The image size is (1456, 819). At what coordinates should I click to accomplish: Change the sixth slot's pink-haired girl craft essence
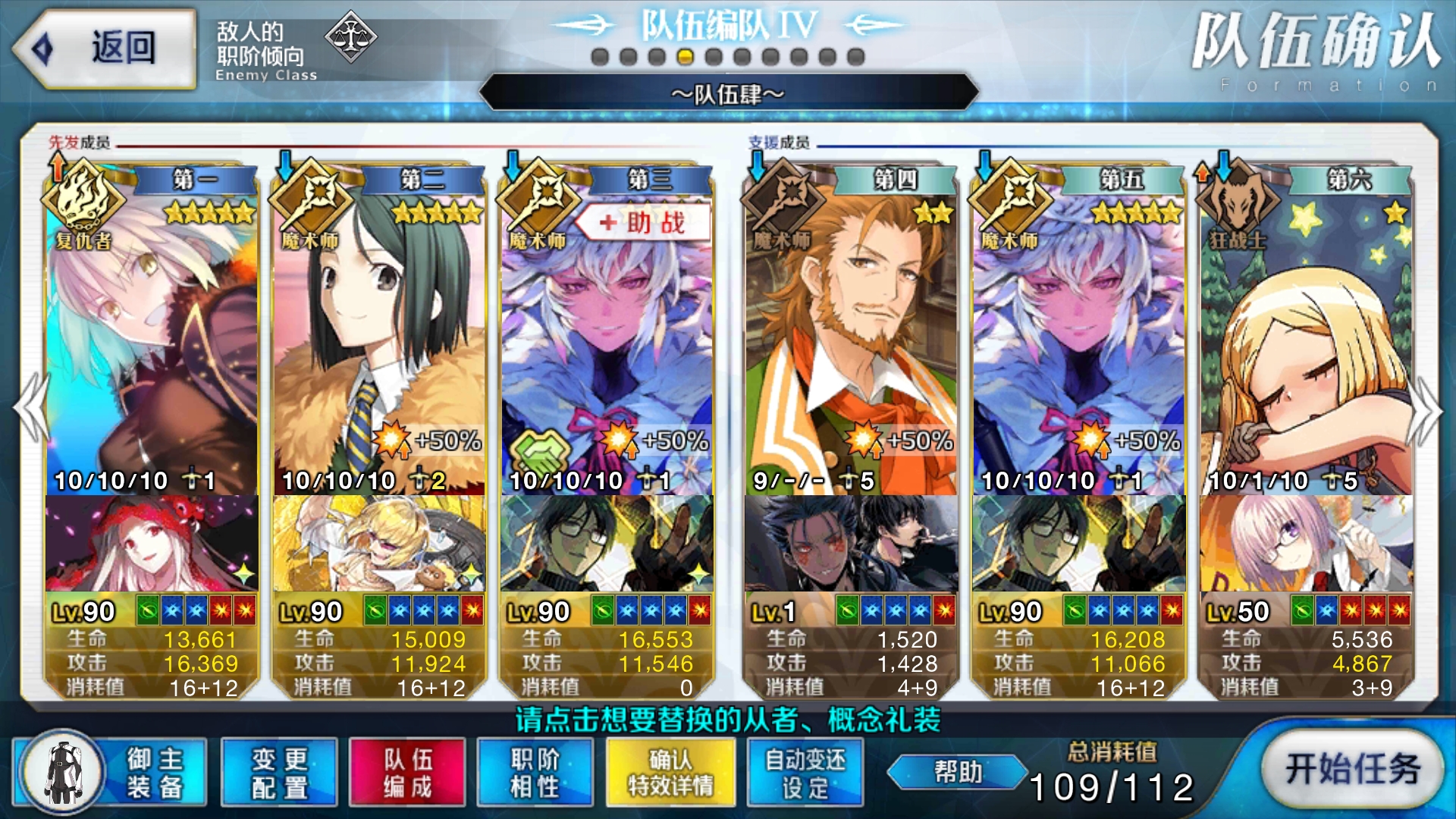pos(1306,543)
